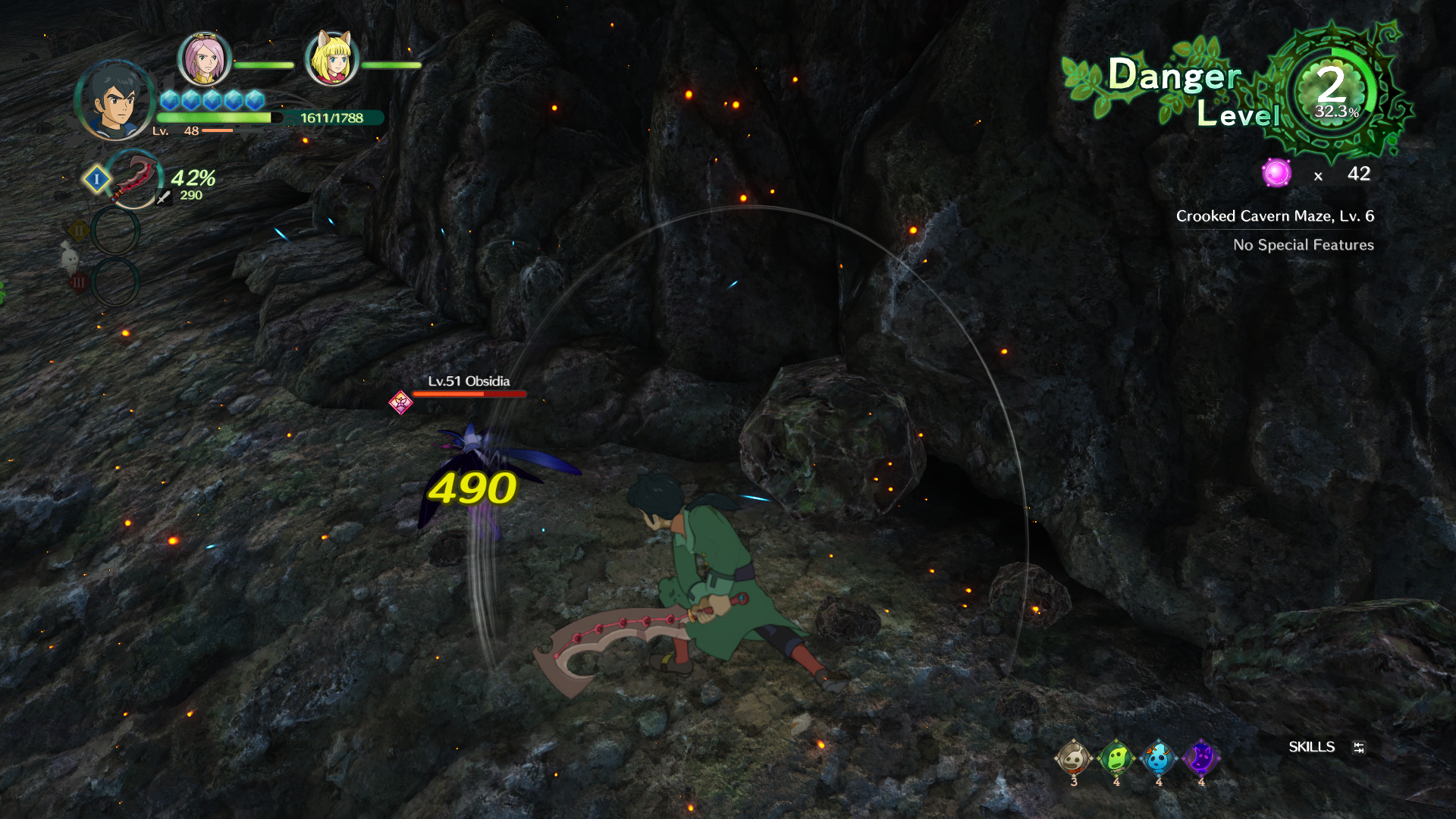The width and height of the screenshot is (1456, 819).
Task: Pick the empty weapon slot marked II
Action: [x=115, y=231]
